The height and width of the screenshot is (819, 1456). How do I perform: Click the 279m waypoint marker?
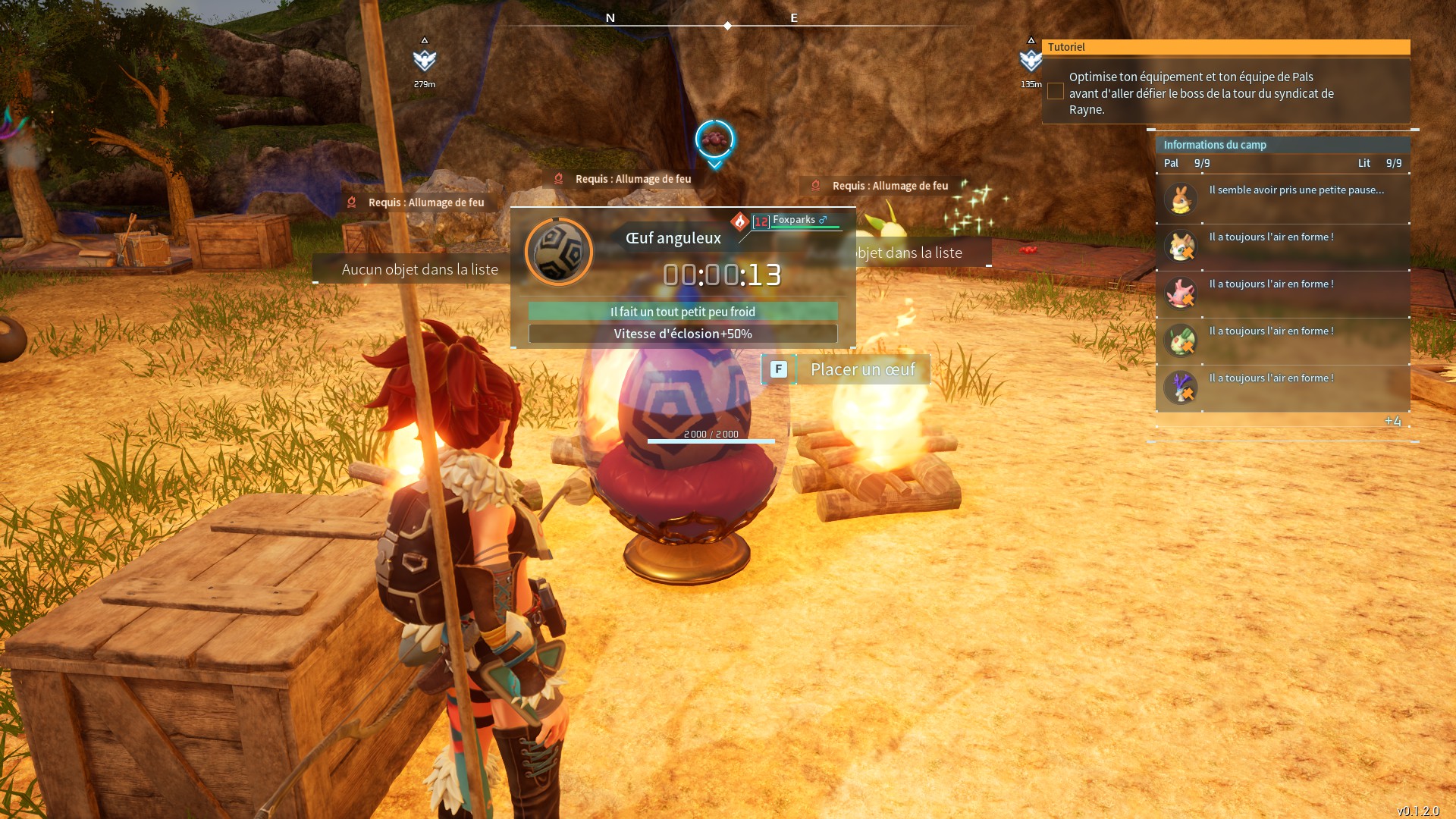[x=425, y=60]
